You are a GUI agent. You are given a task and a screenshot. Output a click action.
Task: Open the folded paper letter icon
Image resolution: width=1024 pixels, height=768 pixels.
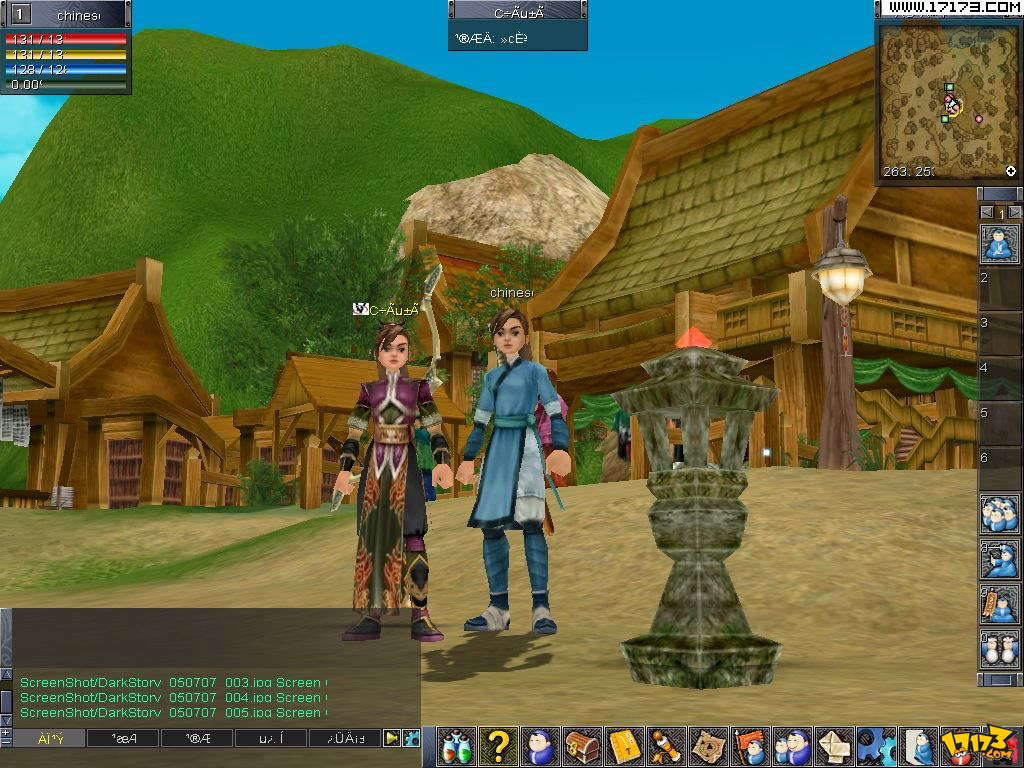pyautogui.click(x=835, y=746)
